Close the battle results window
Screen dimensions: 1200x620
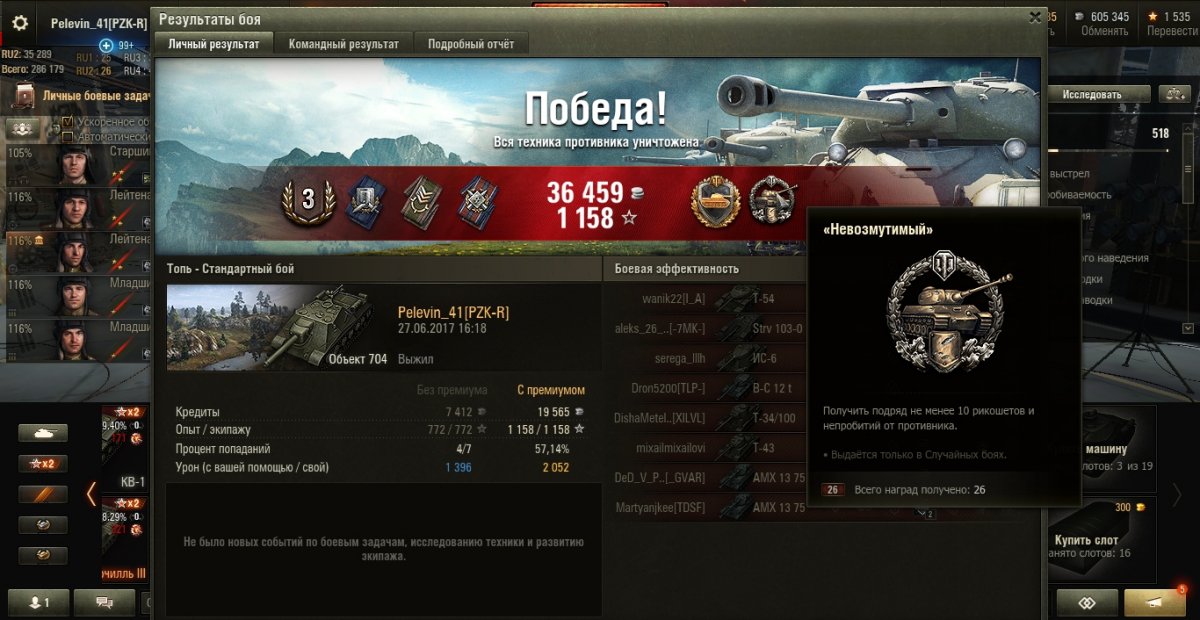(x=1035, y=17)
